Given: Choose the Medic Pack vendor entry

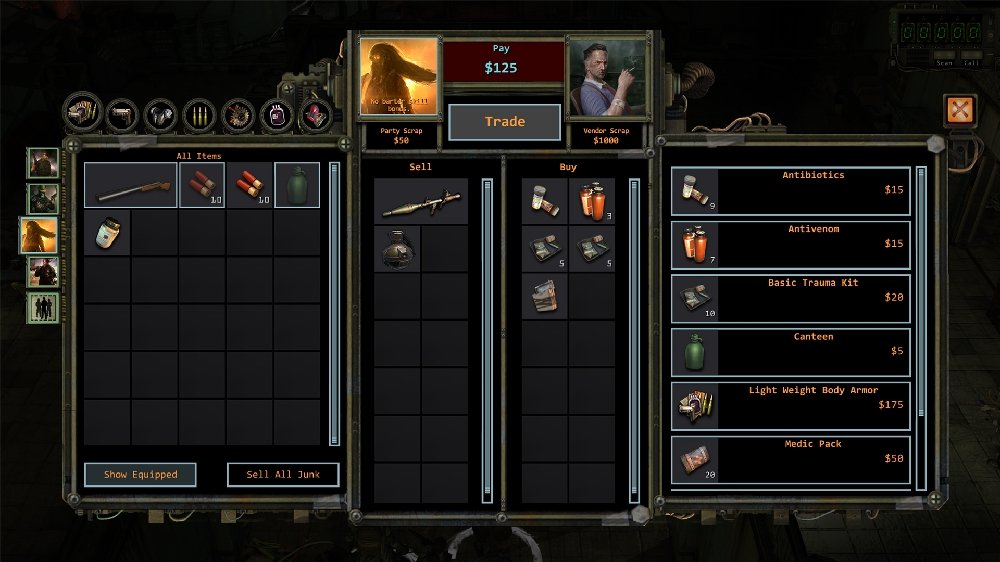Looking at the screenshot, I should coord(790,459).
